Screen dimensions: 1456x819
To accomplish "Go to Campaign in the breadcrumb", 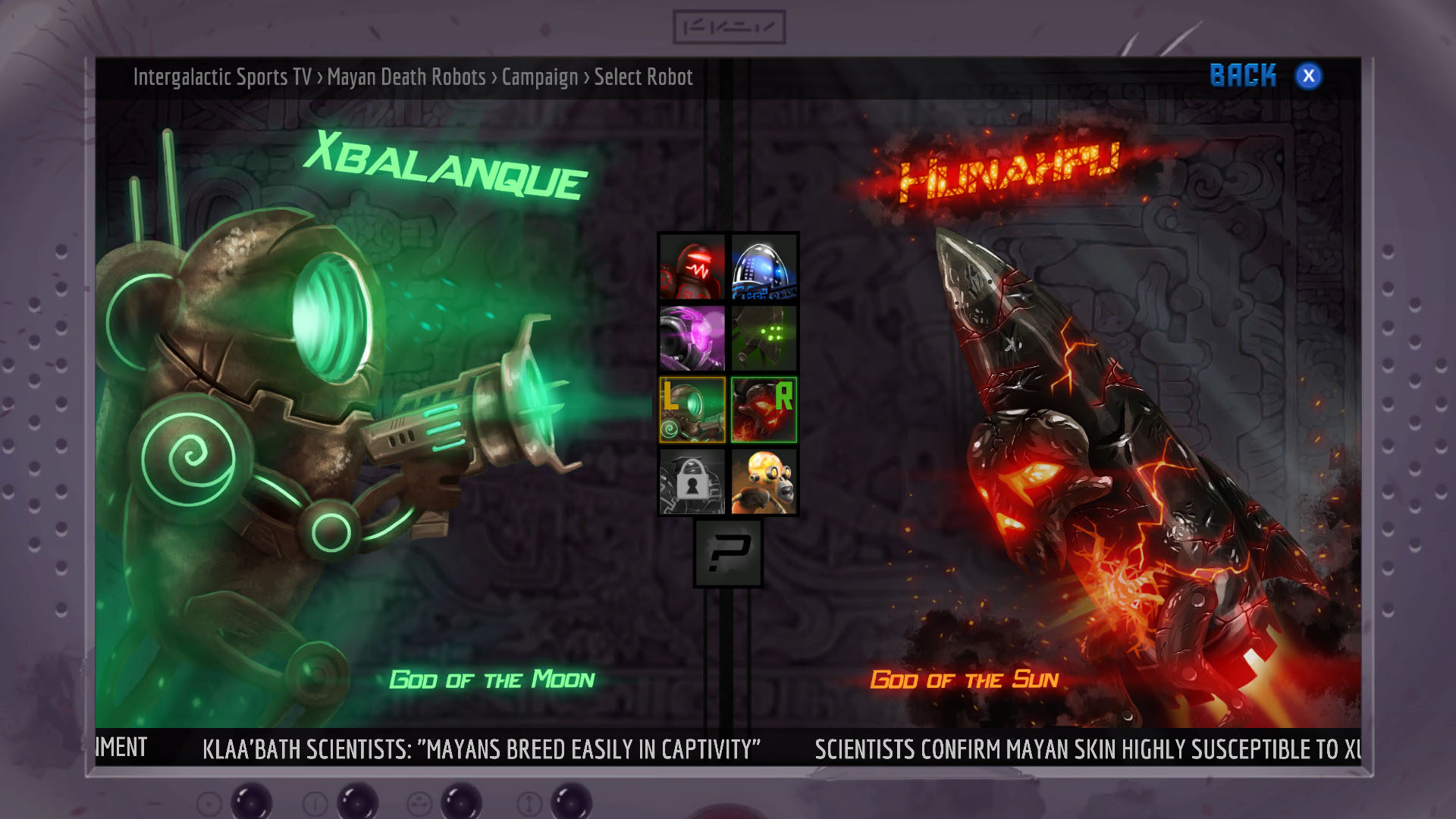I will tap(540, 77).
